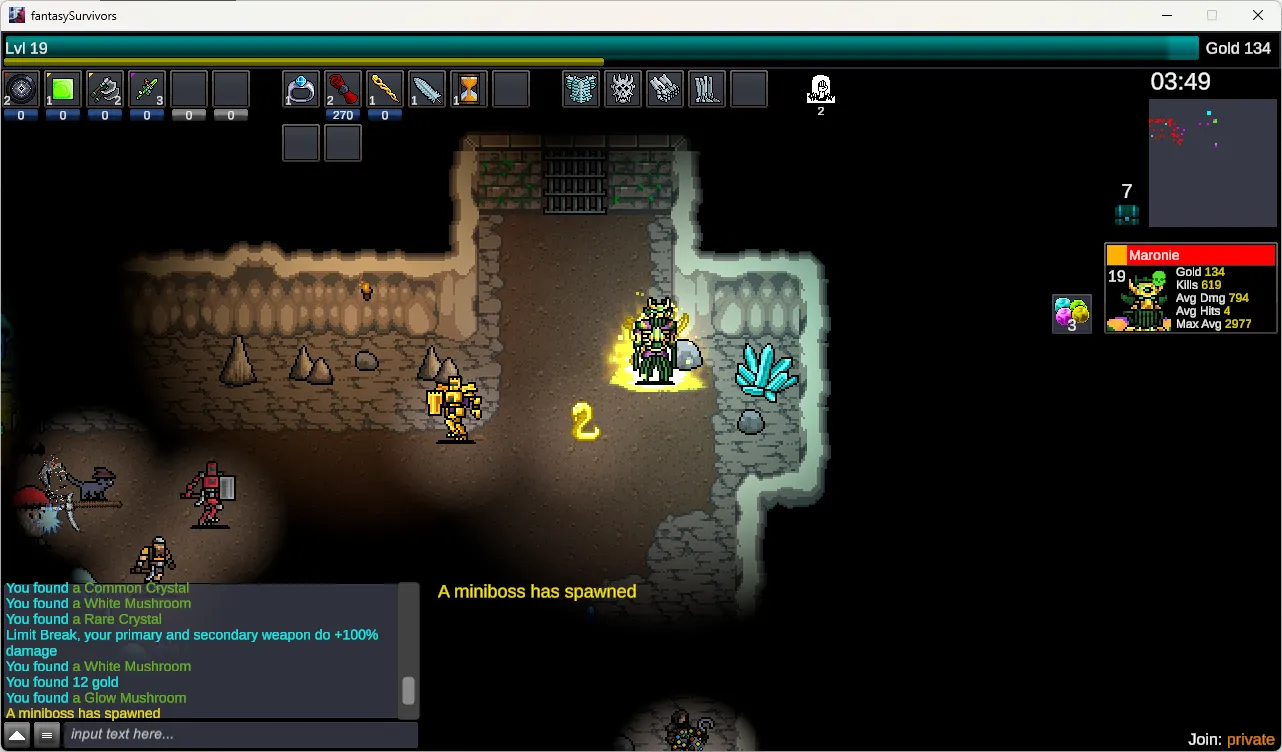Close the fantasySurvivors window
Viewport: 1282px width, 752px height.
coord(1258,15)
